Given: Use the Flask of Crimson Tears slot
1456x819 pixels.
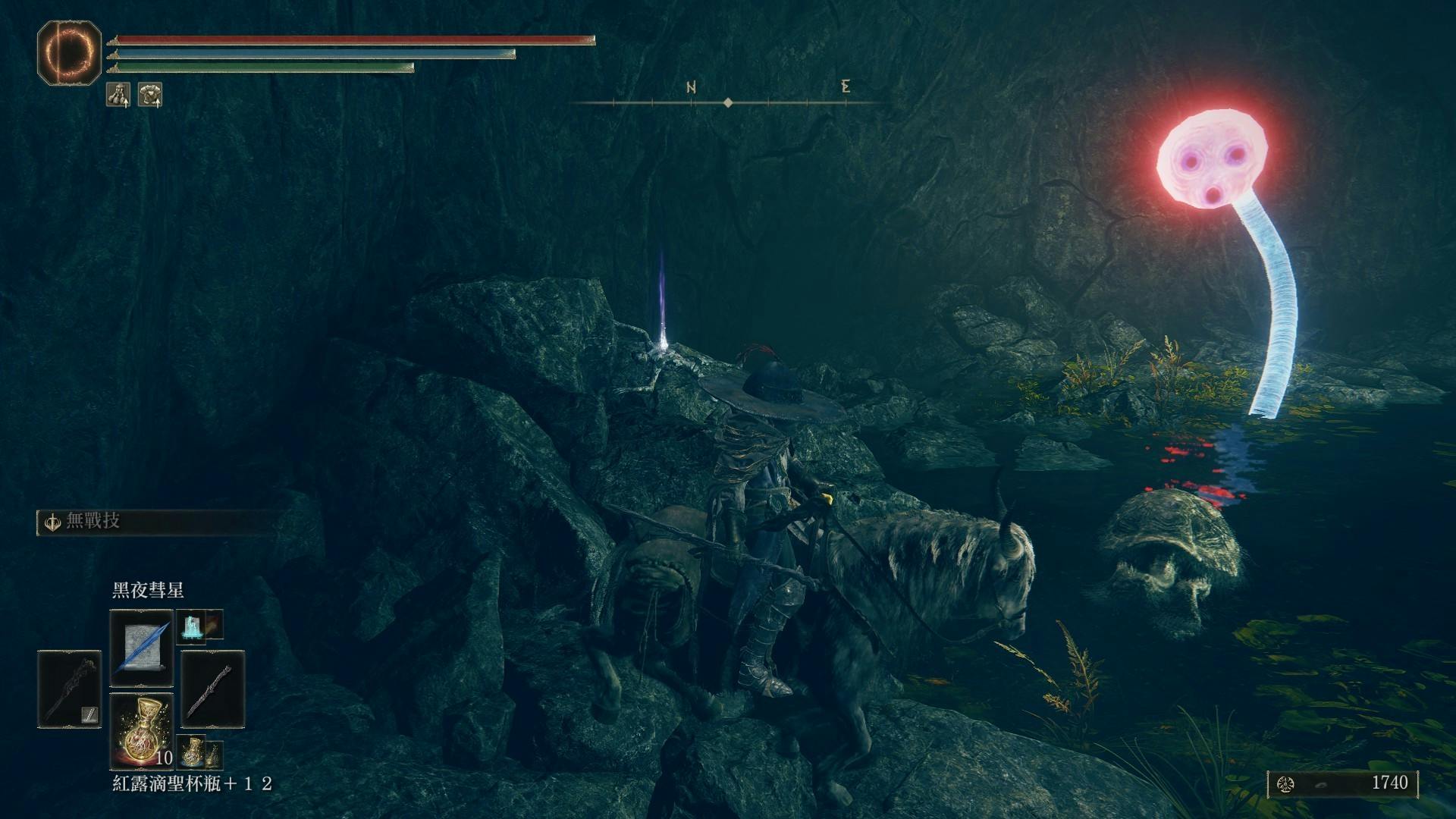Looking at the screenshot, I should 141,731.
